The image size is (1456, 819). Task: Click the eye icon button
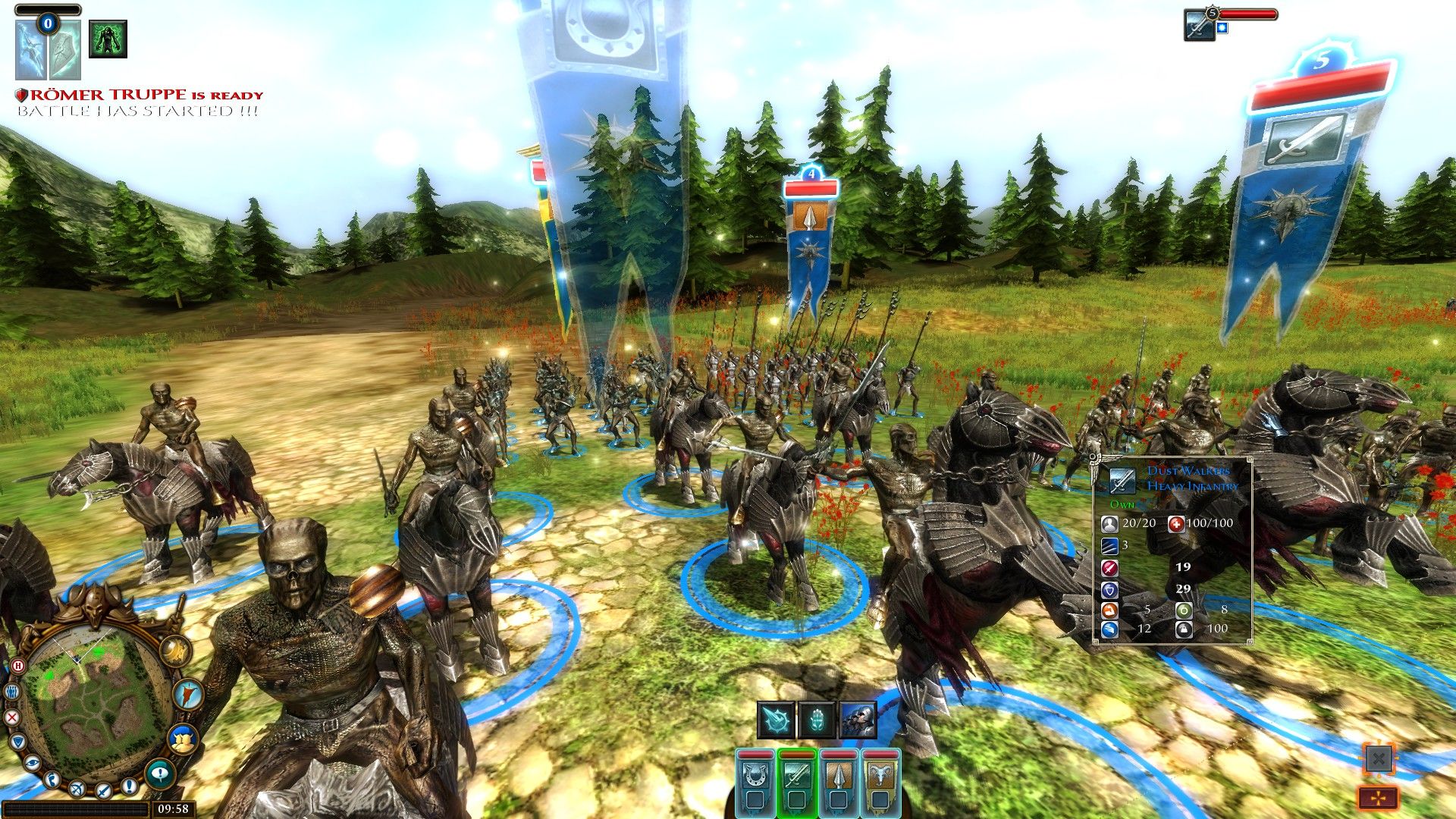[32, 762]
